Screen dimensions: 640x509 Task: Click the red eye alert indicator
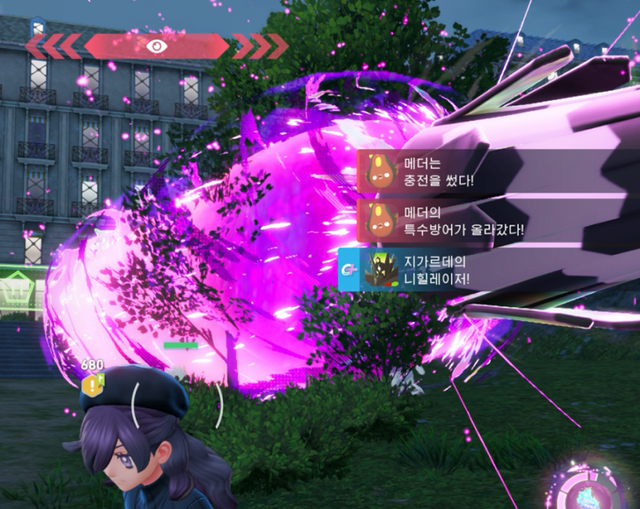pyautogui.click(x=156, y=45)
